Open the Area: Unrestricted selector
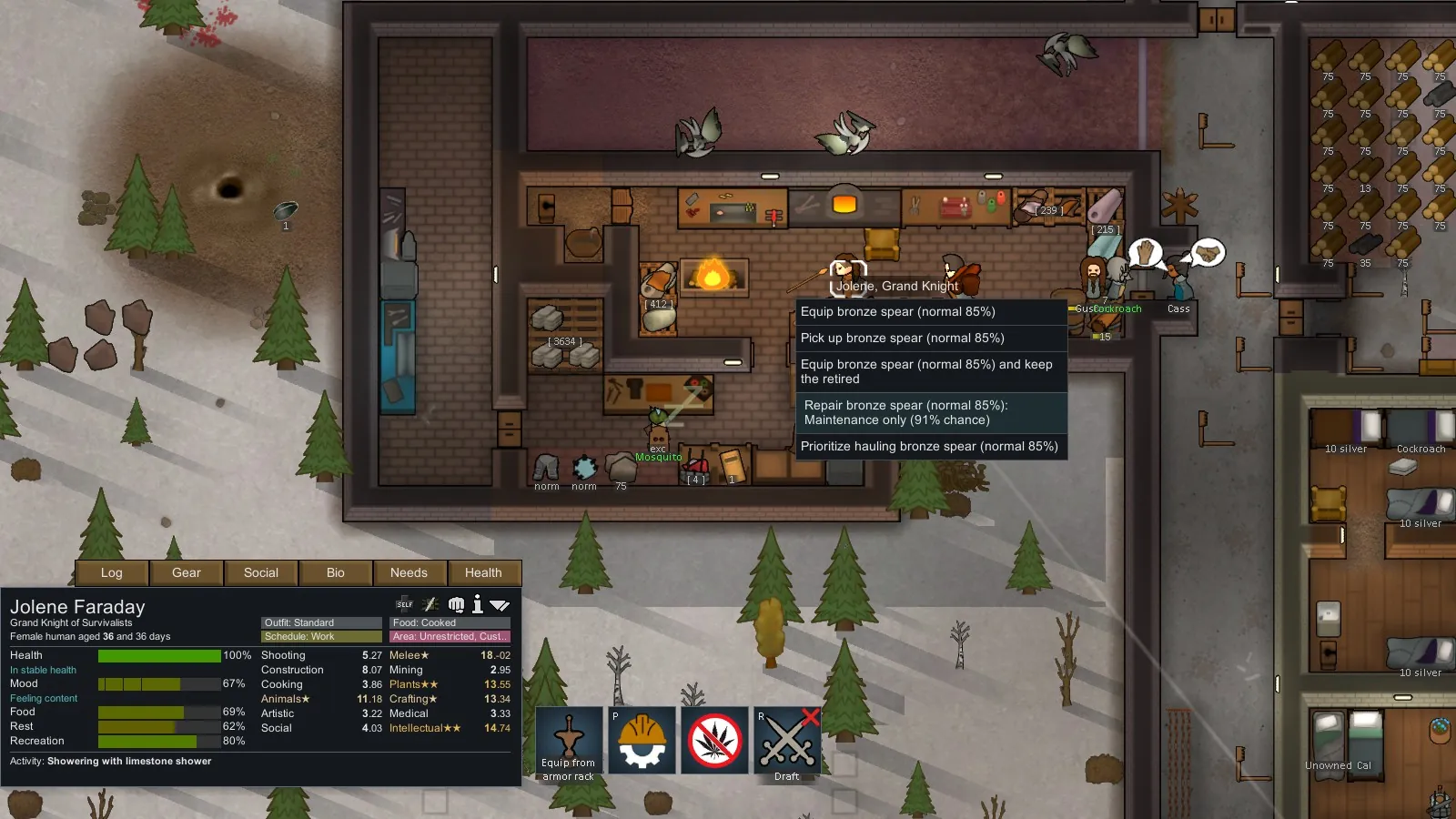The height and width of the screenshot is (819, 1456). tap(450, 637)
